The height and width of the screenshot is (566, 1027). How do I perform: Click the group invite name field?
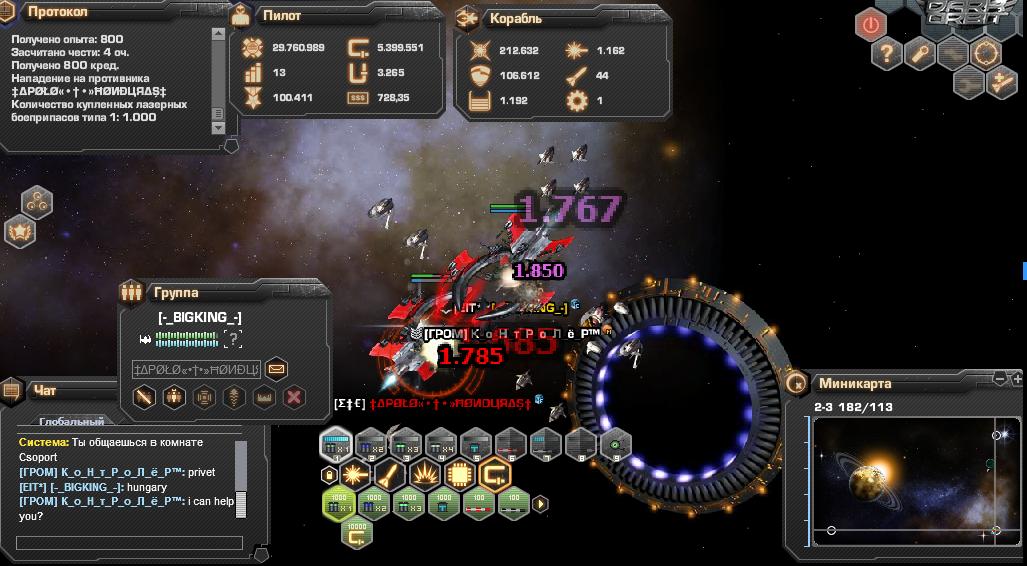coord(196,369)
